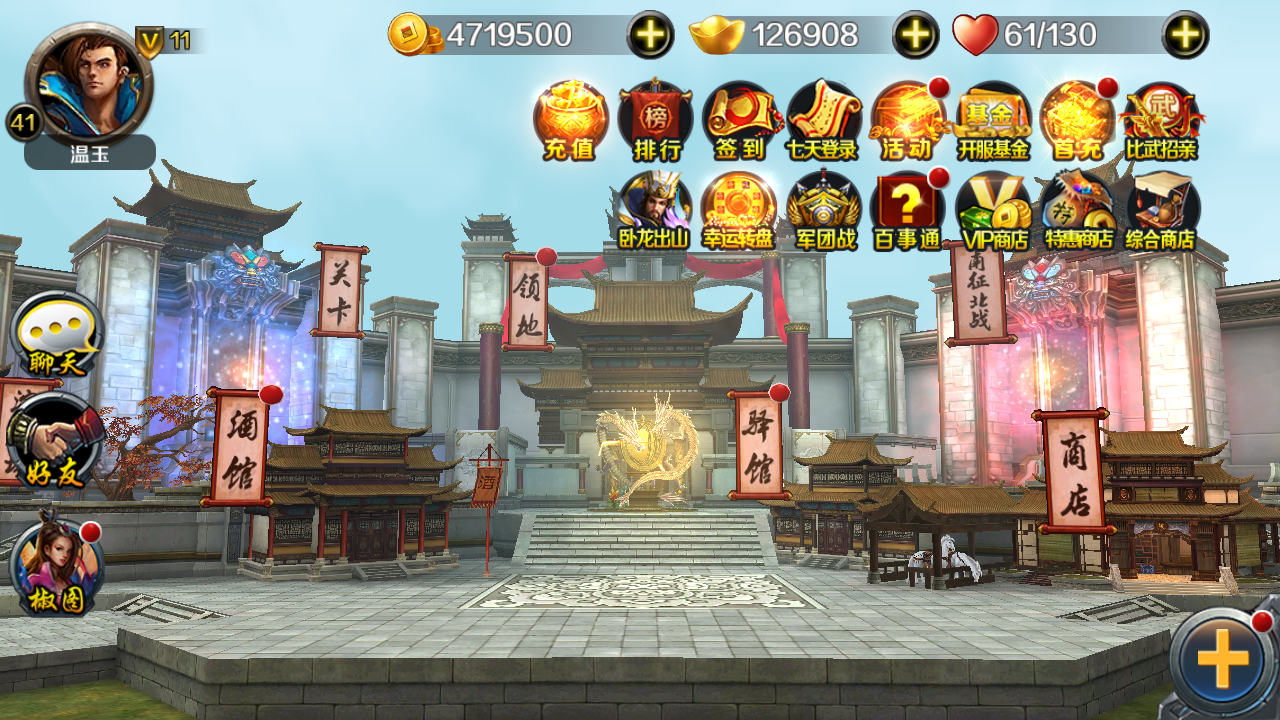Open the 活动 events icon
The width and height of the screenshot is (1280, 720).
(x=908, y=120)
